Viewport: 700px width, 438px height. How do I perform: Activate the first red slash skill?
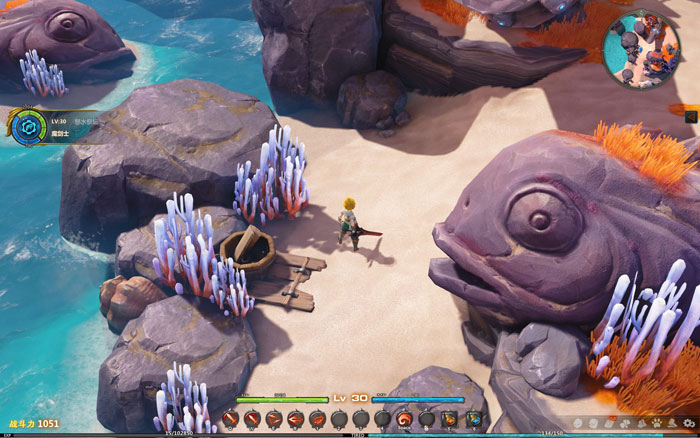pos(231,418)
